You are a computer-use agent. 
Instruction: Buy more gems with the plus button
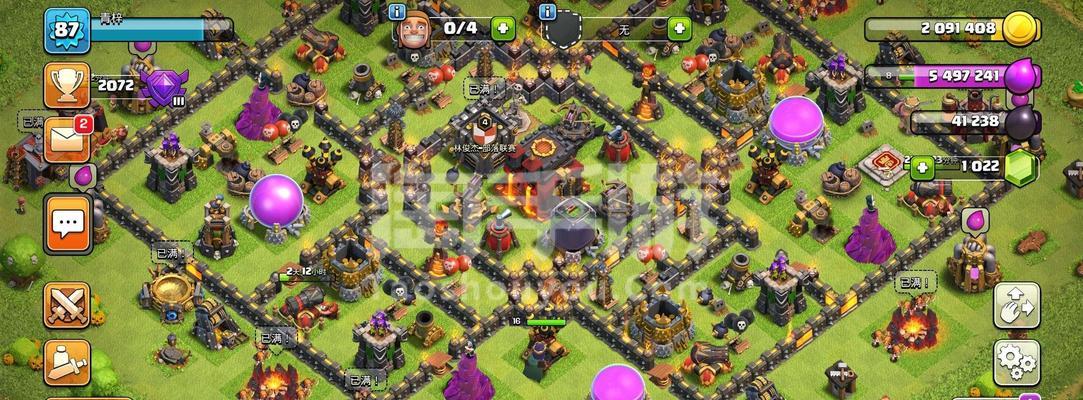[x=920, y=167]
